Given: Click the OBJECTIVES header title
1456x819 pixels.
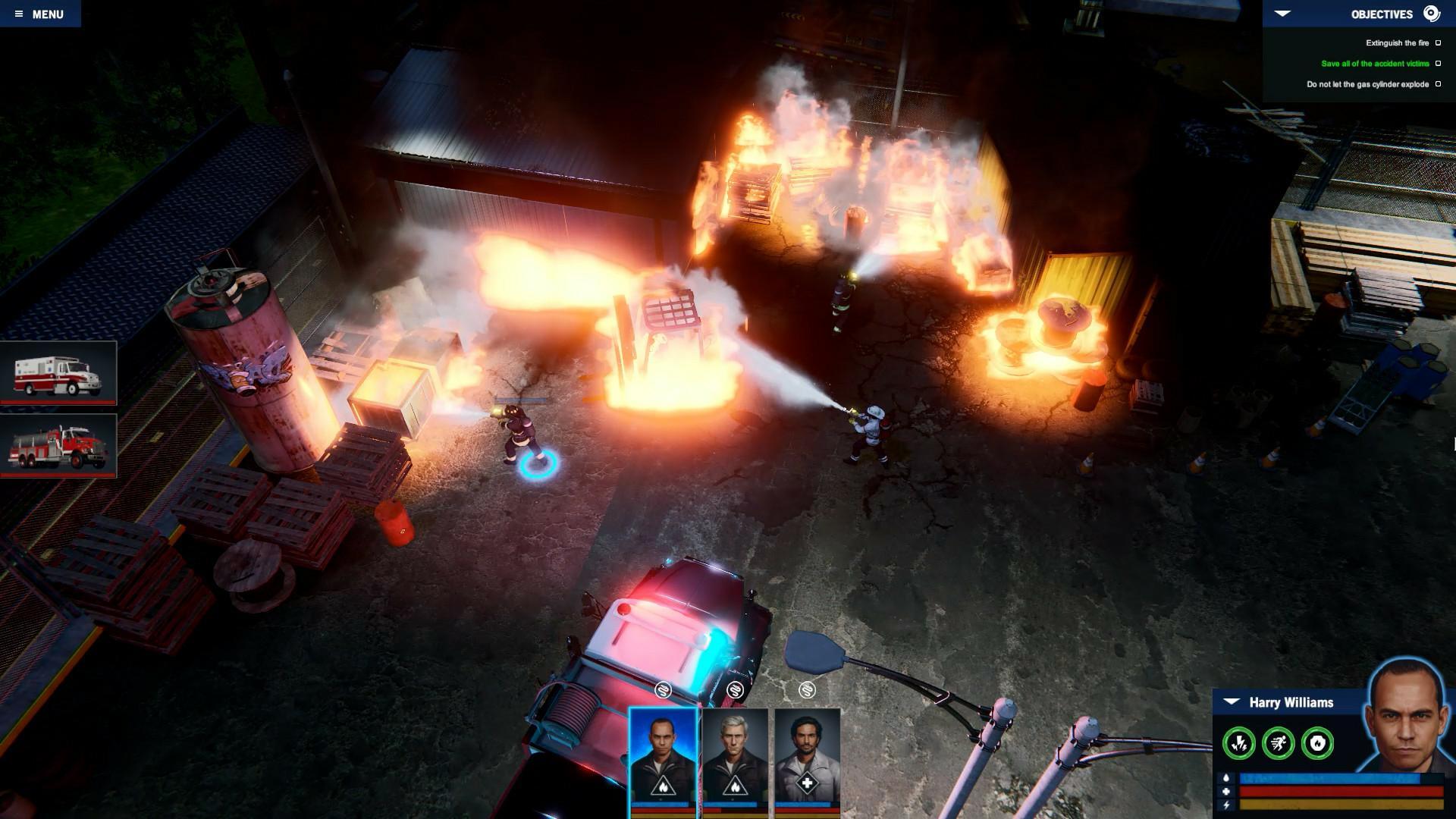Looking at the screenshot, I should (x=1382, y=14).
